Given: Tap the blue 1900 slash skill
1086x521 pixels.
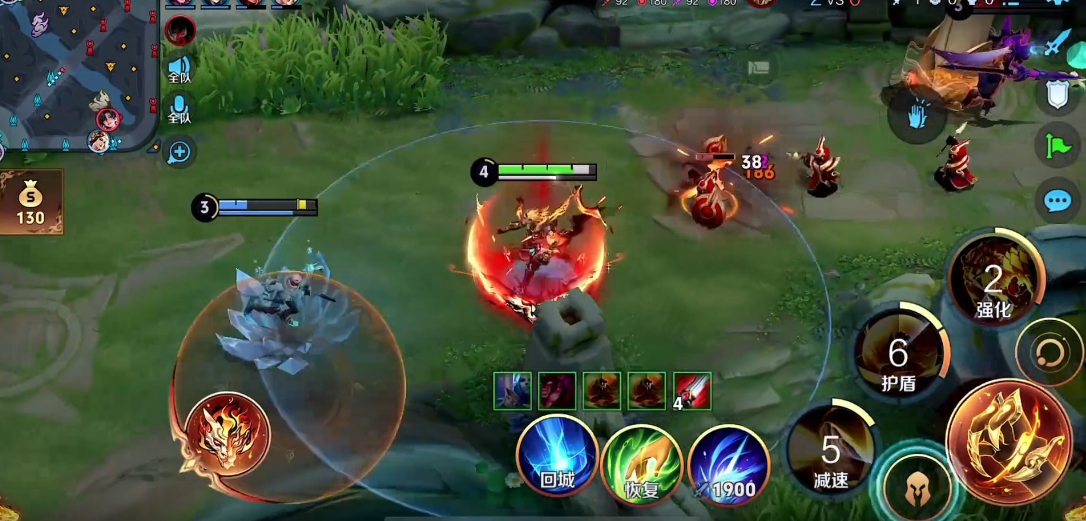Looking at the screenshot, I should 727,464.
